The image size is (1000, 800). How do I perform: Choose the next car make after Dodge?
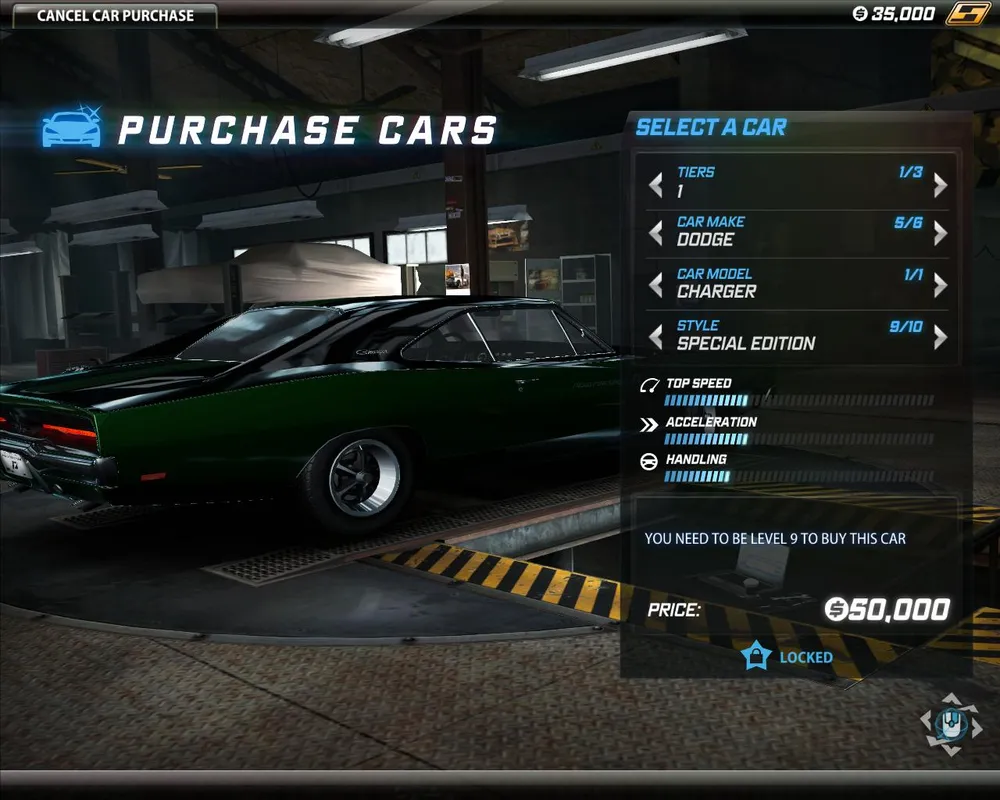[x=940, y=233]
